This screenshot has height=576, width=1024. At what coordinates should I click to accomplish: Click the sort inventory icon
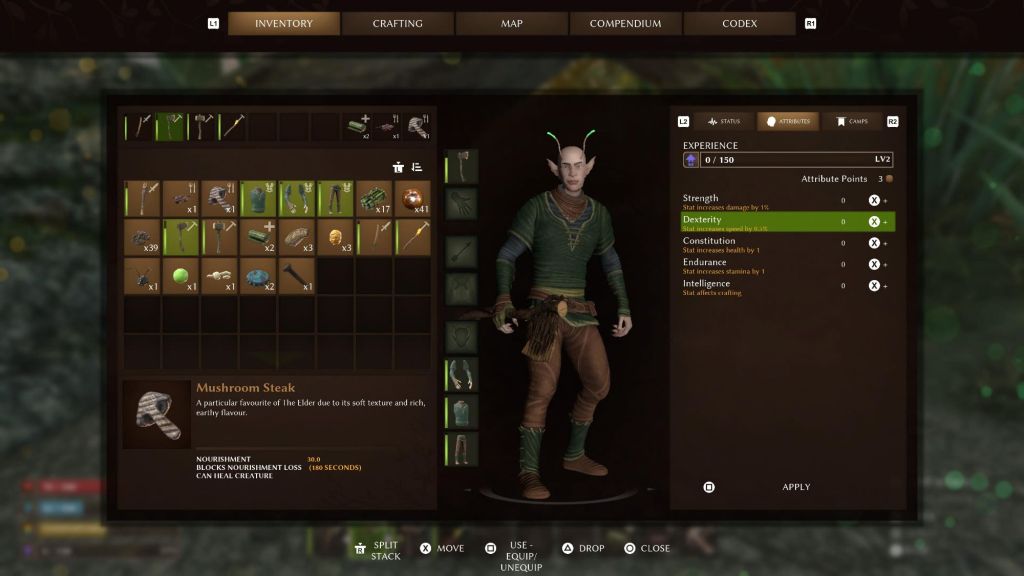(x=417, y=167)
